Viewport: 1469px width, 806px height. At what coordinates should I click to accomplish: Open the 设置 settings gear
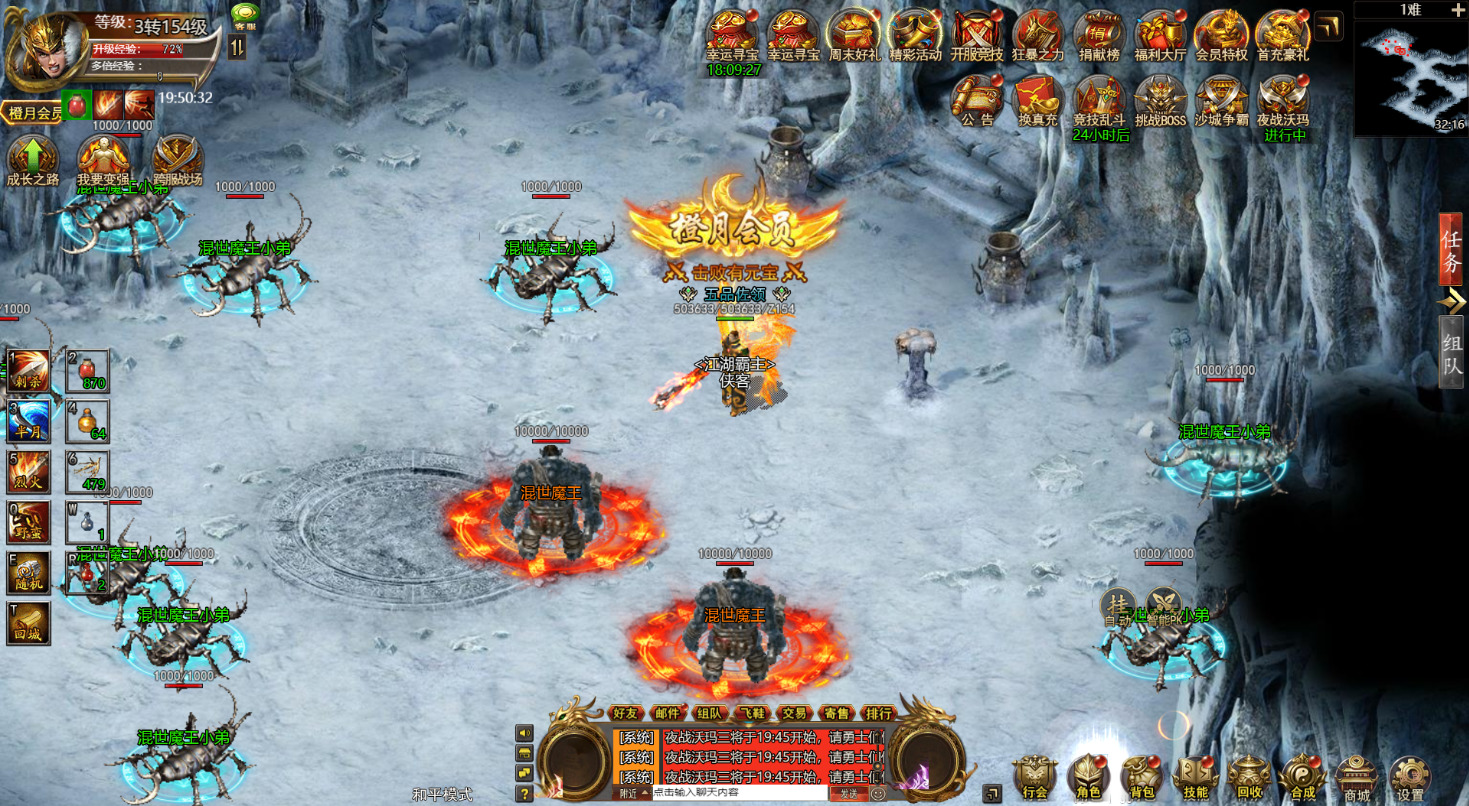click(x=1410, y=774)
